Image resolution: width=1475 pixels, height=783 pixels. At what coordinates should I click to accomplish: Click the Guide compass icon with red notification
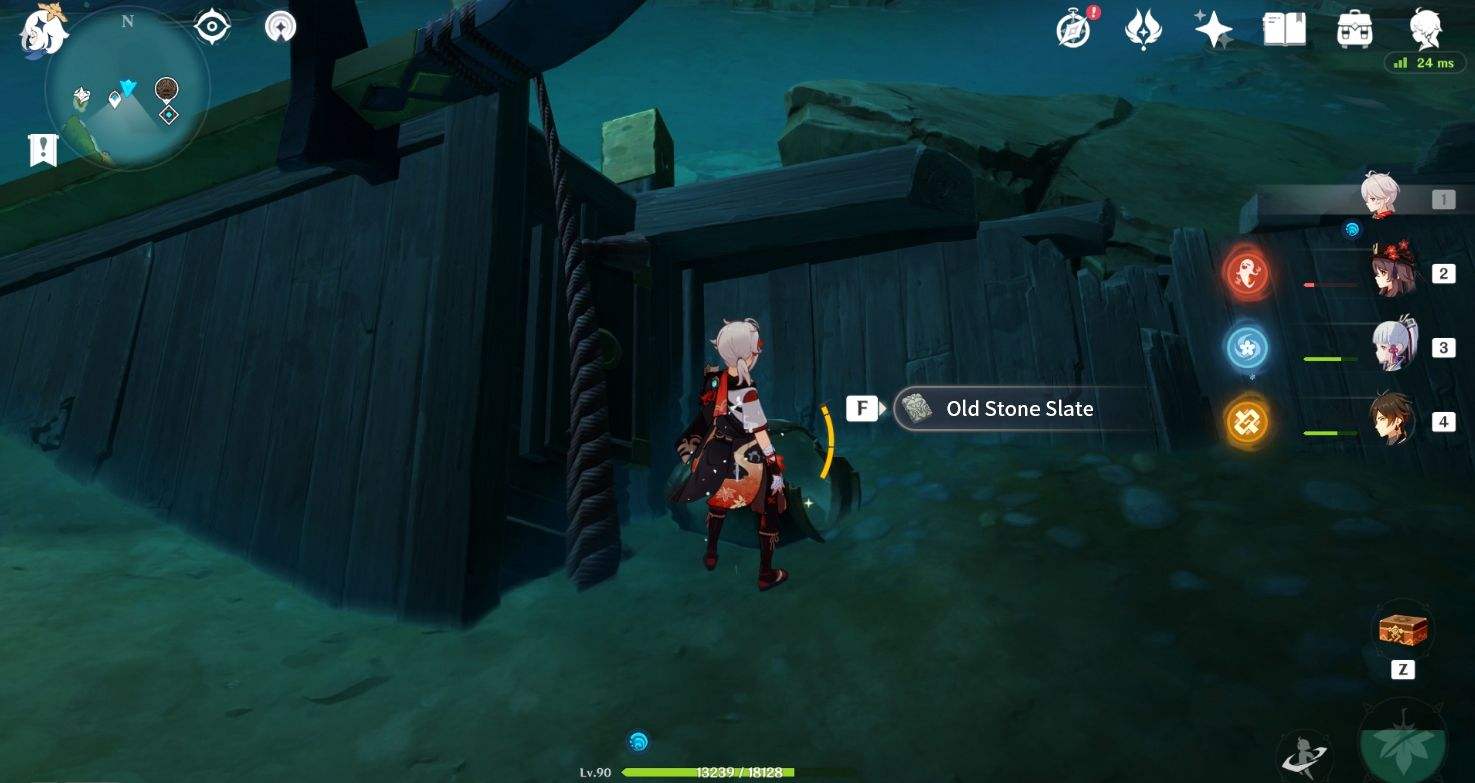pos(1071,29)
